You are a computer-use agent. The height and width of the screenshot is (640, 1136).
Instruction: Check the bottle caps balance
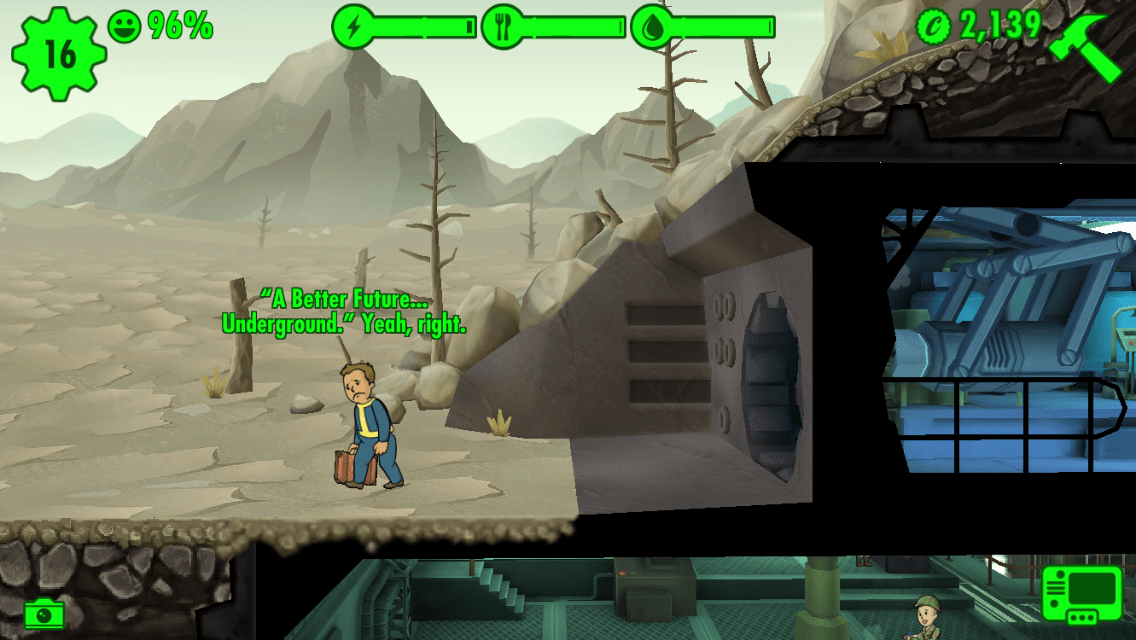coord(980,26)
